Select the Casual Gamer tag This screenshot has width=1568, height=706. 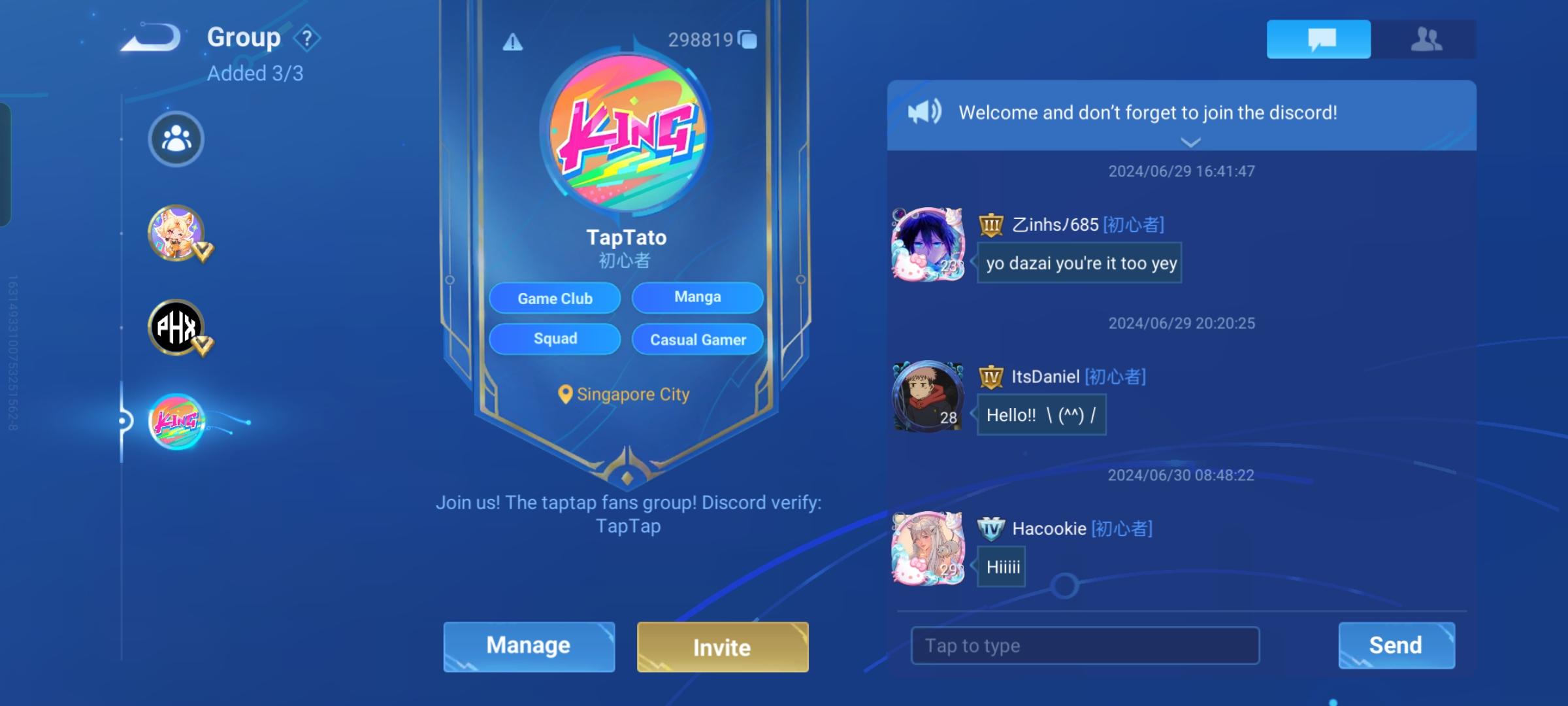click(697, 339)
